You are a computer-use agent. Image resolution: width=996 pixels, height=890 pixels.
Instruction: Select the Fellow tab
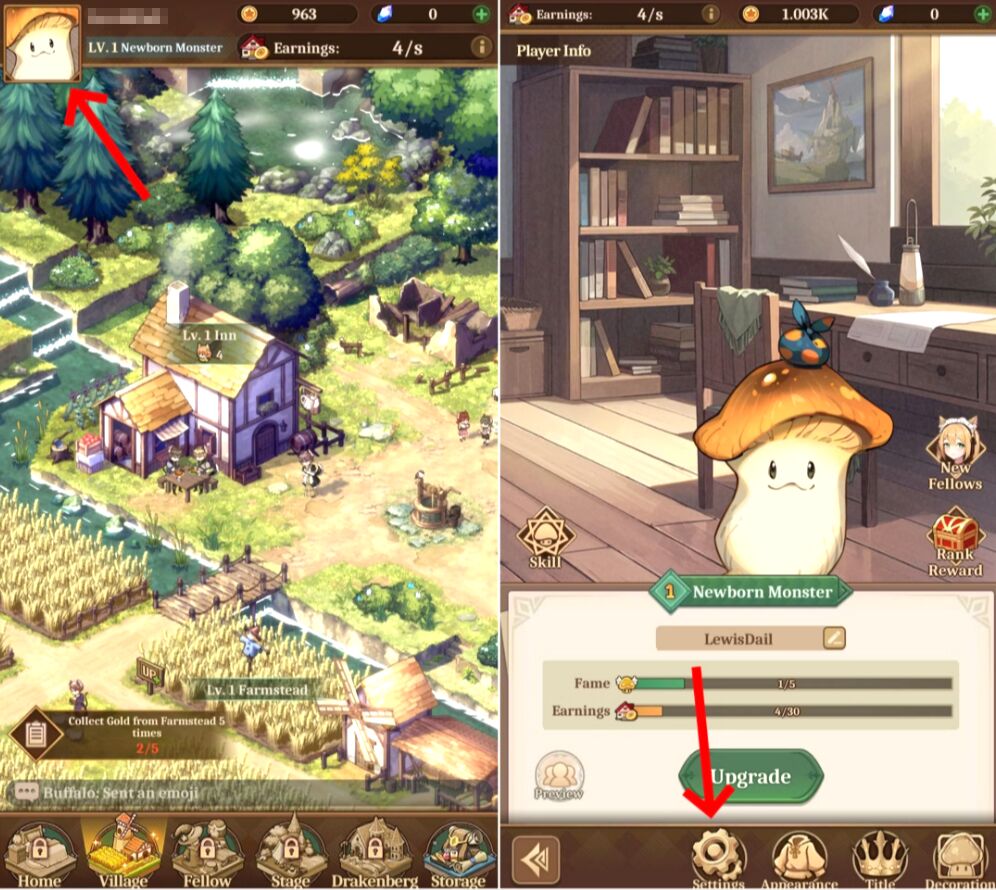pos(207,852)
